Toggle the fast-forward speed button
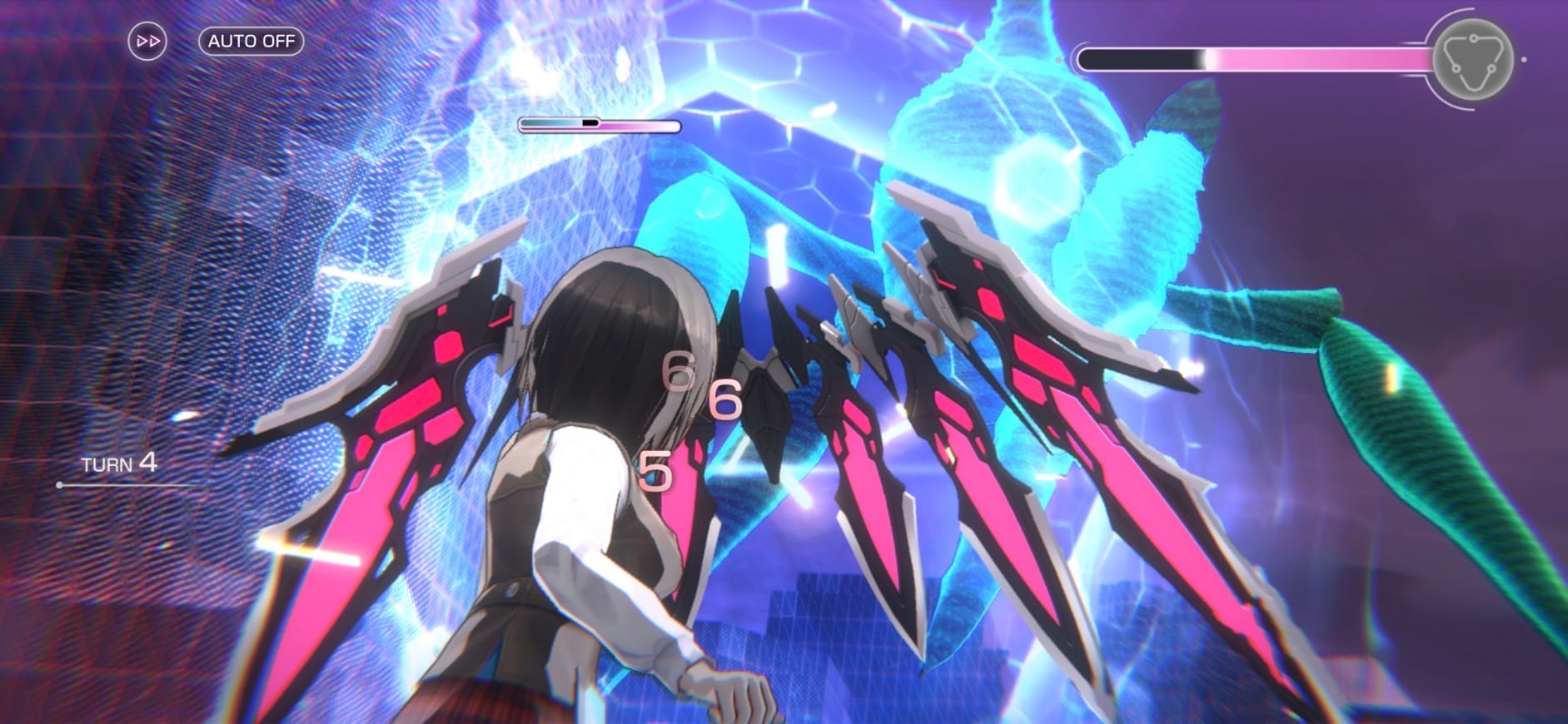Screen dimensions: 1568x724 coord(147,41)
